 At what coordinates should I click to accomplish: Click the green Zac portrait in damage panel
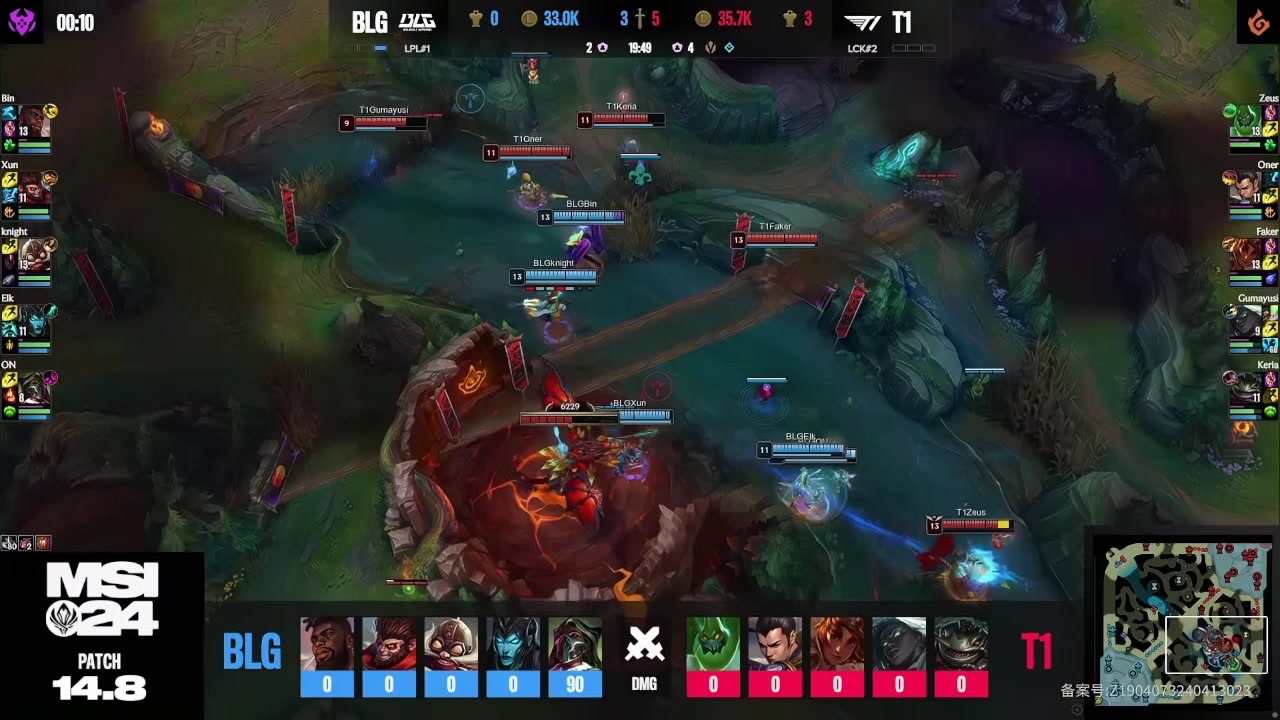(713, 645)
